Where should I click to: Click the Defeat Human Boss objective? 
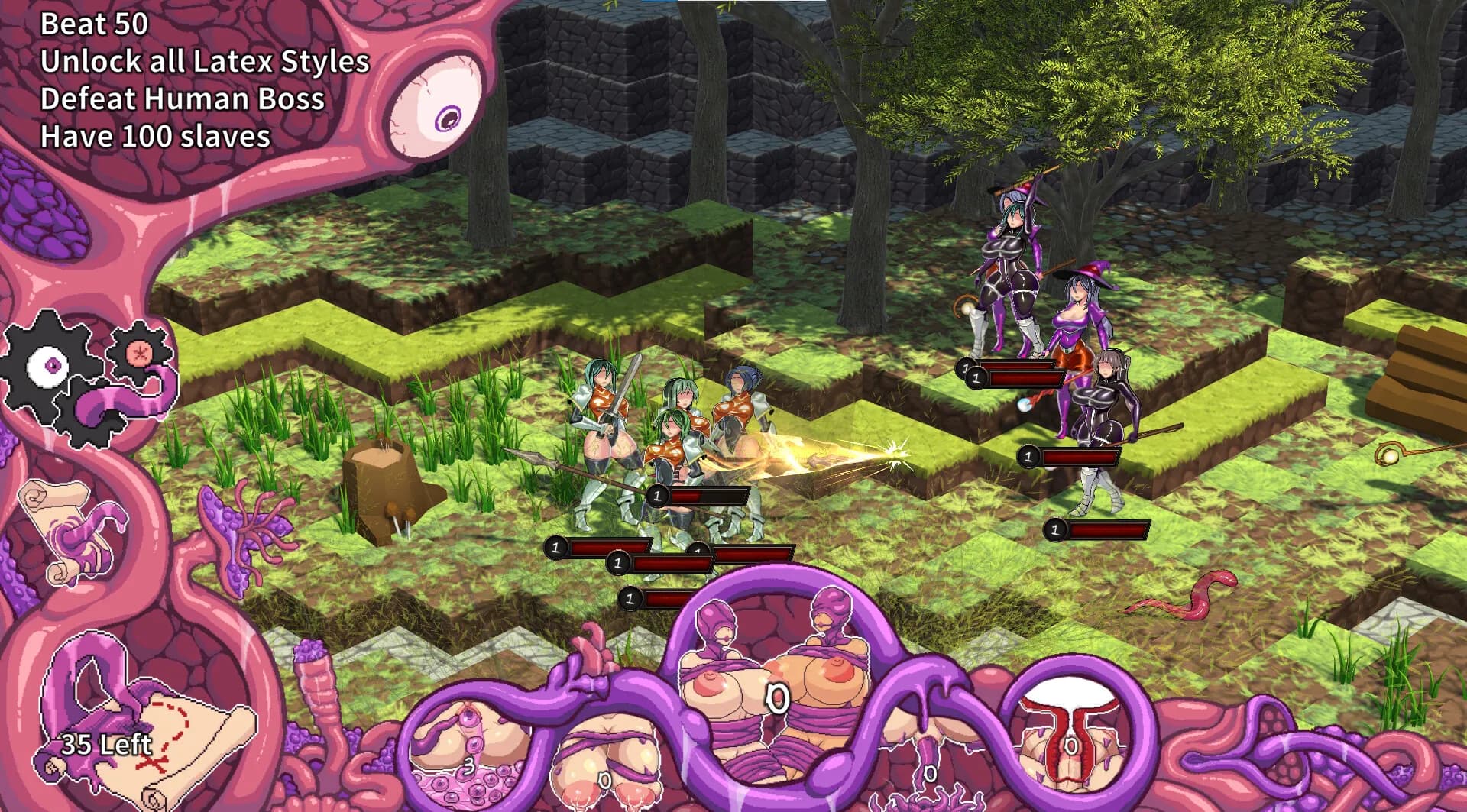pyautogui.click(x=182, y=99)
